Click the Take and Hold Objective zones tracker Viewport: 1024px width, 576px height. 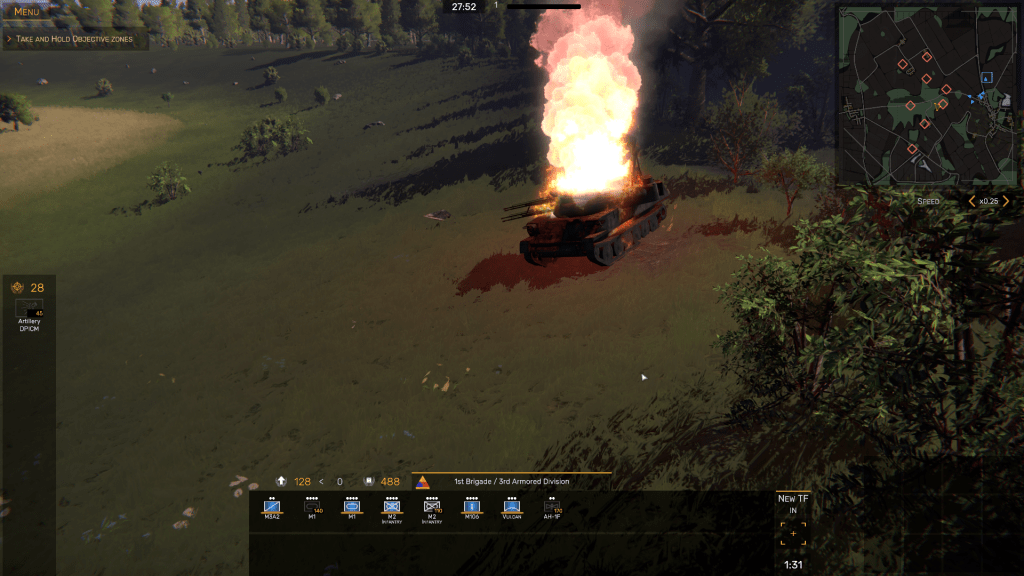point(74,39)
